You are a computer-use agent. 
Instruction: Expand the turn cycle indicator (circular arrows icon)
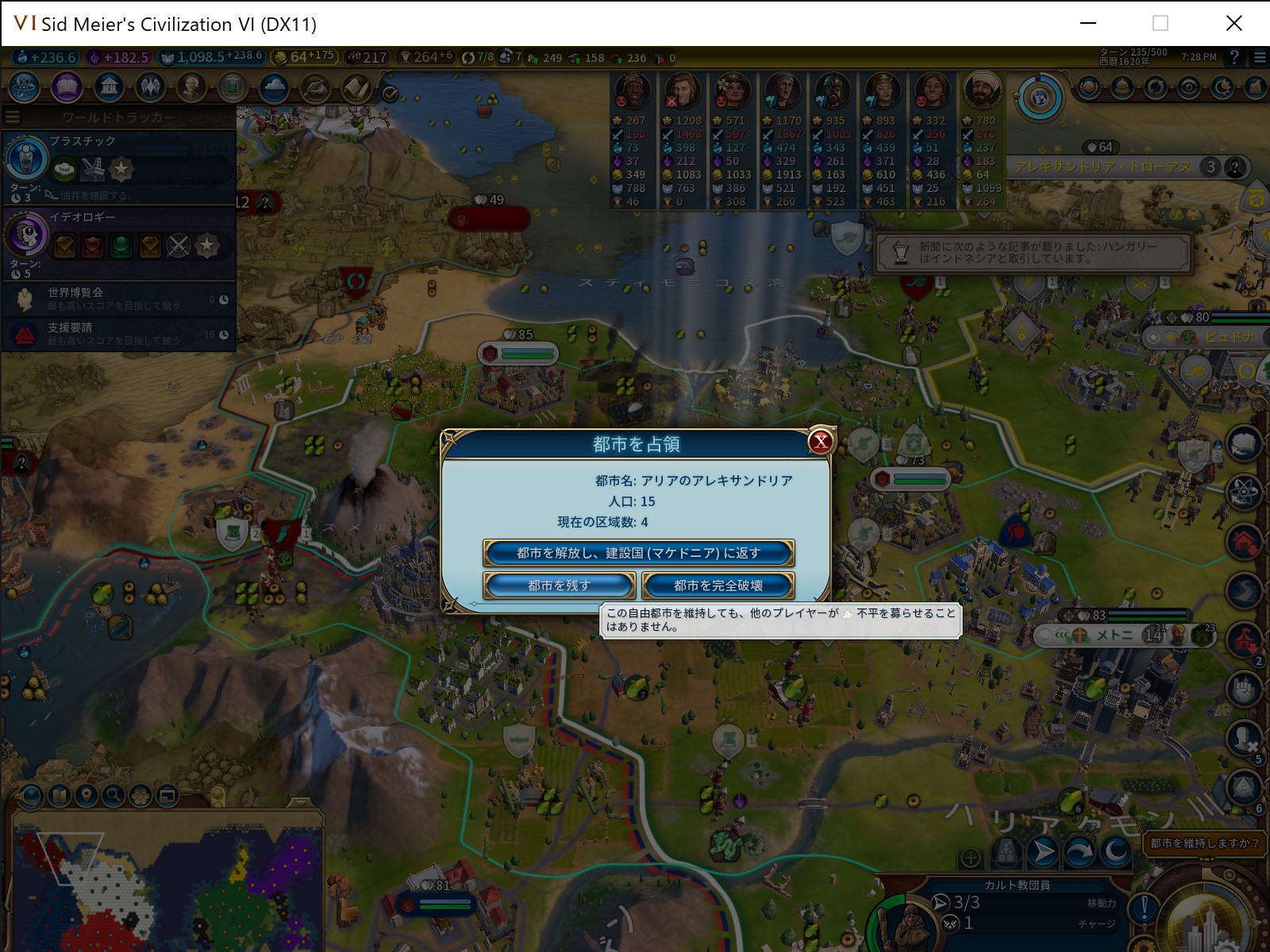pos(1156,86)
